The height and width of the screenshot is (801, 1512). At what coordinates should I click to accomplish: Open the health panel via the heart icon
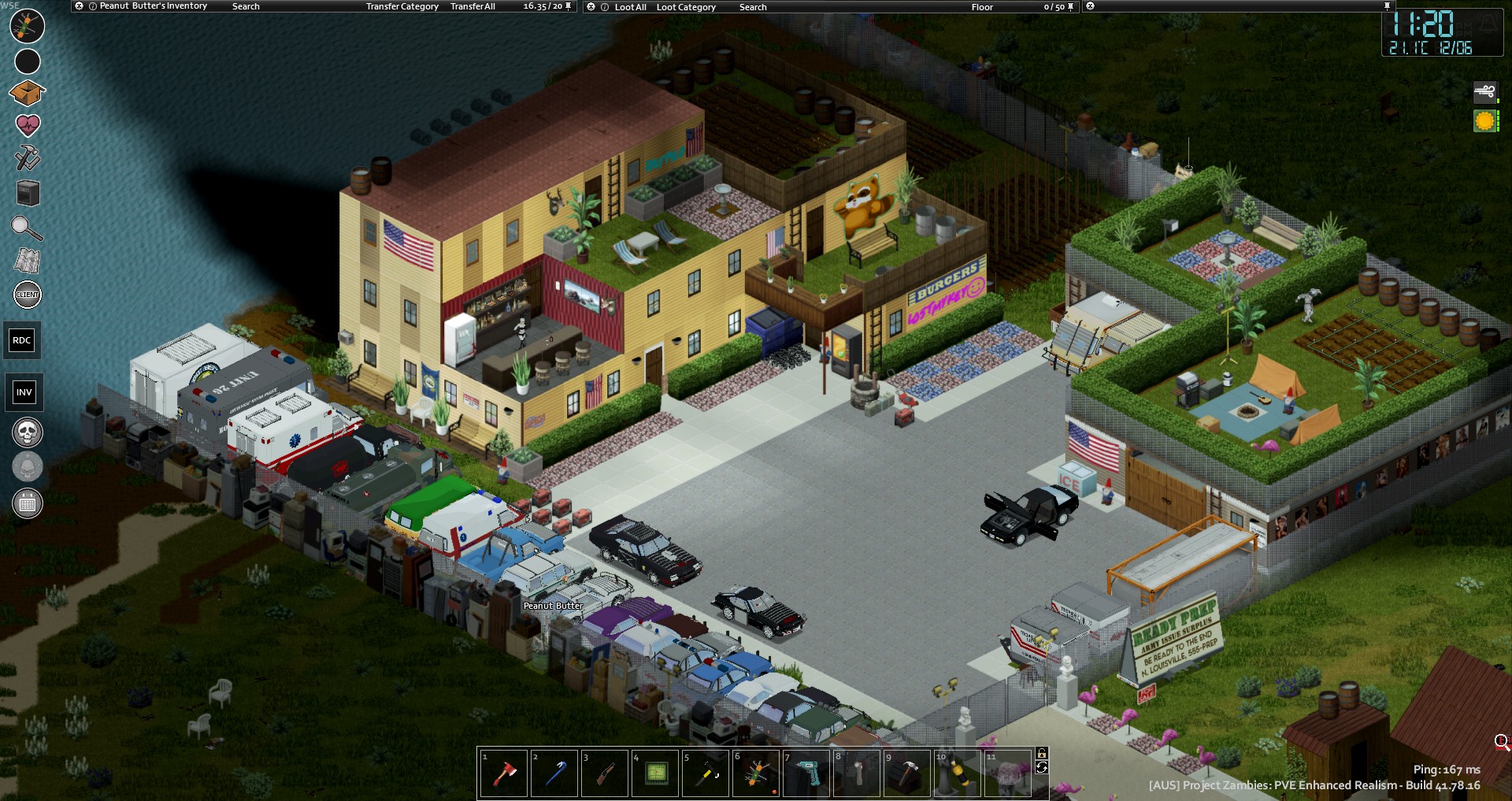(x=26, y=123)
